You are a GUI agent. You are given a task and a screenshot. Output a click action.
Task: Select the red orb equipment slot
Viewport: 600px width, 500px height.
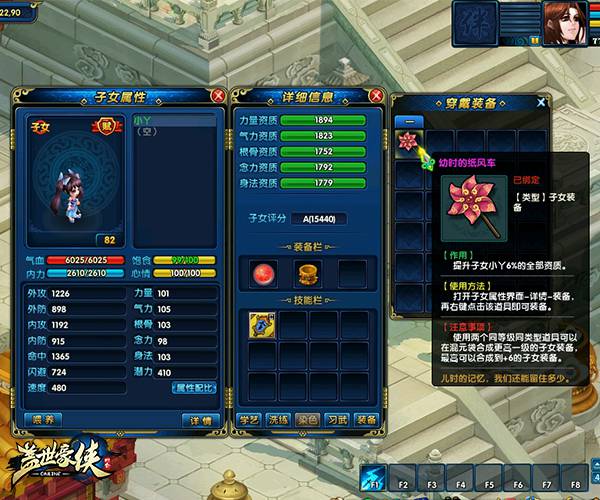[265, 273]
